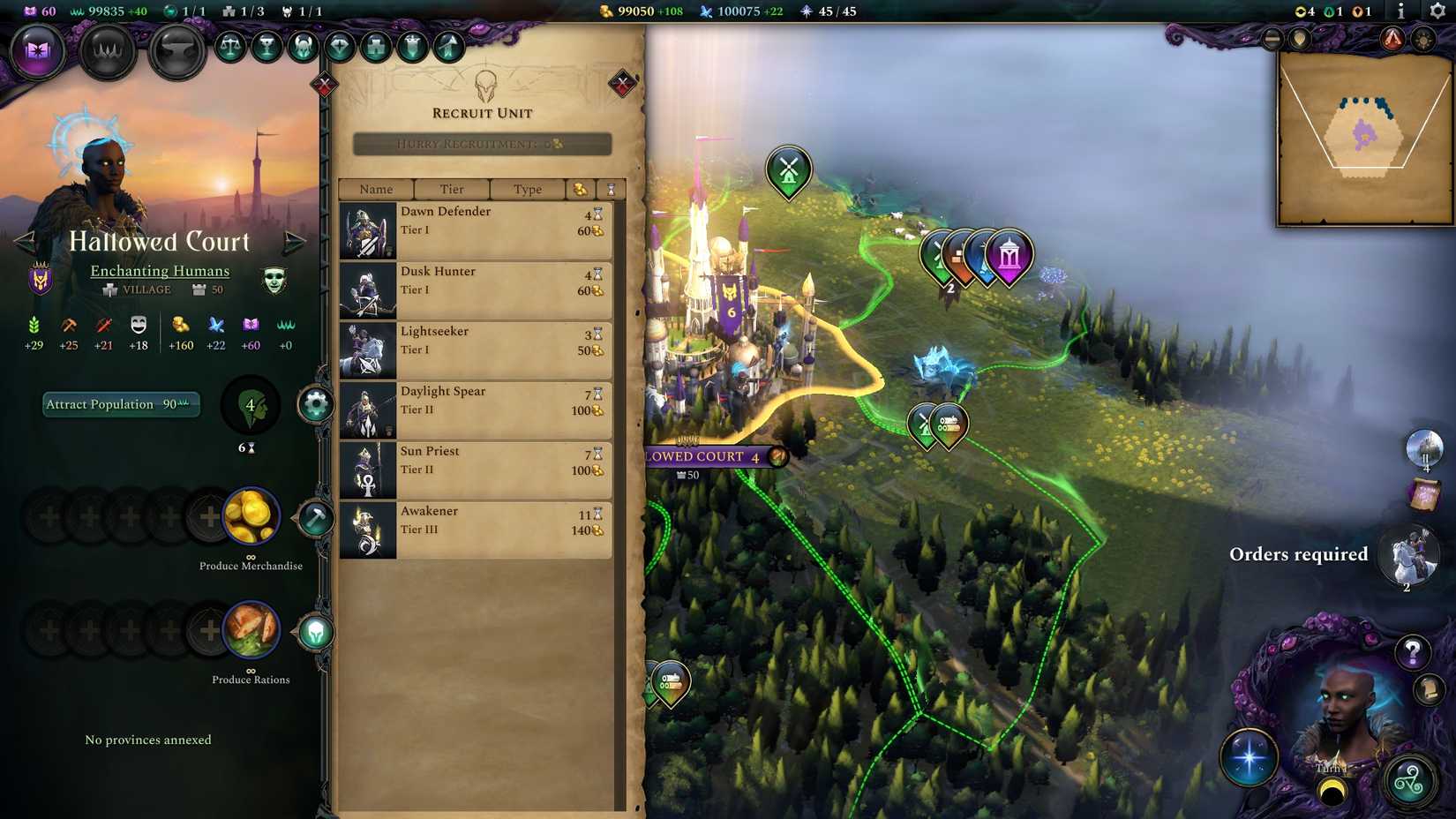Click the Attract Population button
The width and height of the screenshot is (1456, 819).
[121, 404]
